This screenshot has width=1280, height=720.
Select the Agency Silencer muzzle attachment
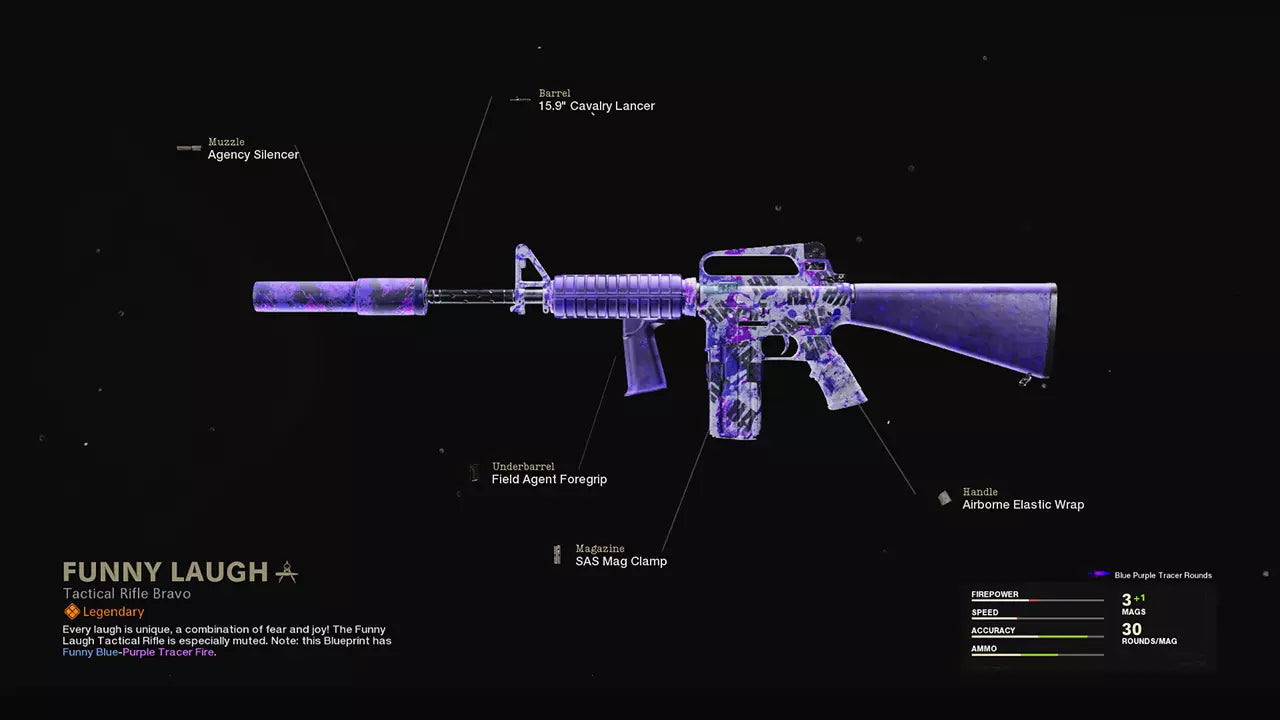pos(253,155)
